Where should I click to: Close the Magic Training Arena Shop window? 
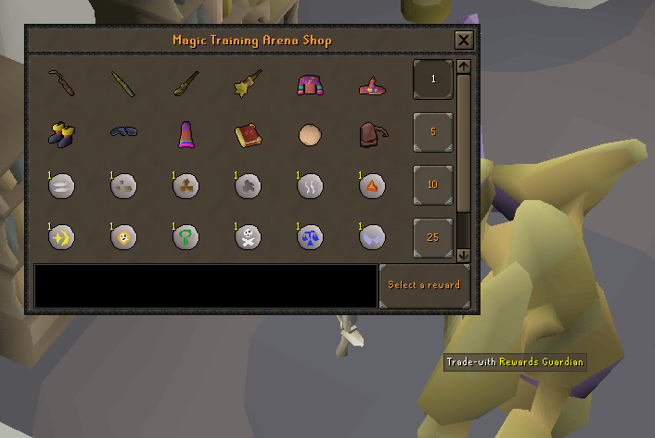point(463,40)
